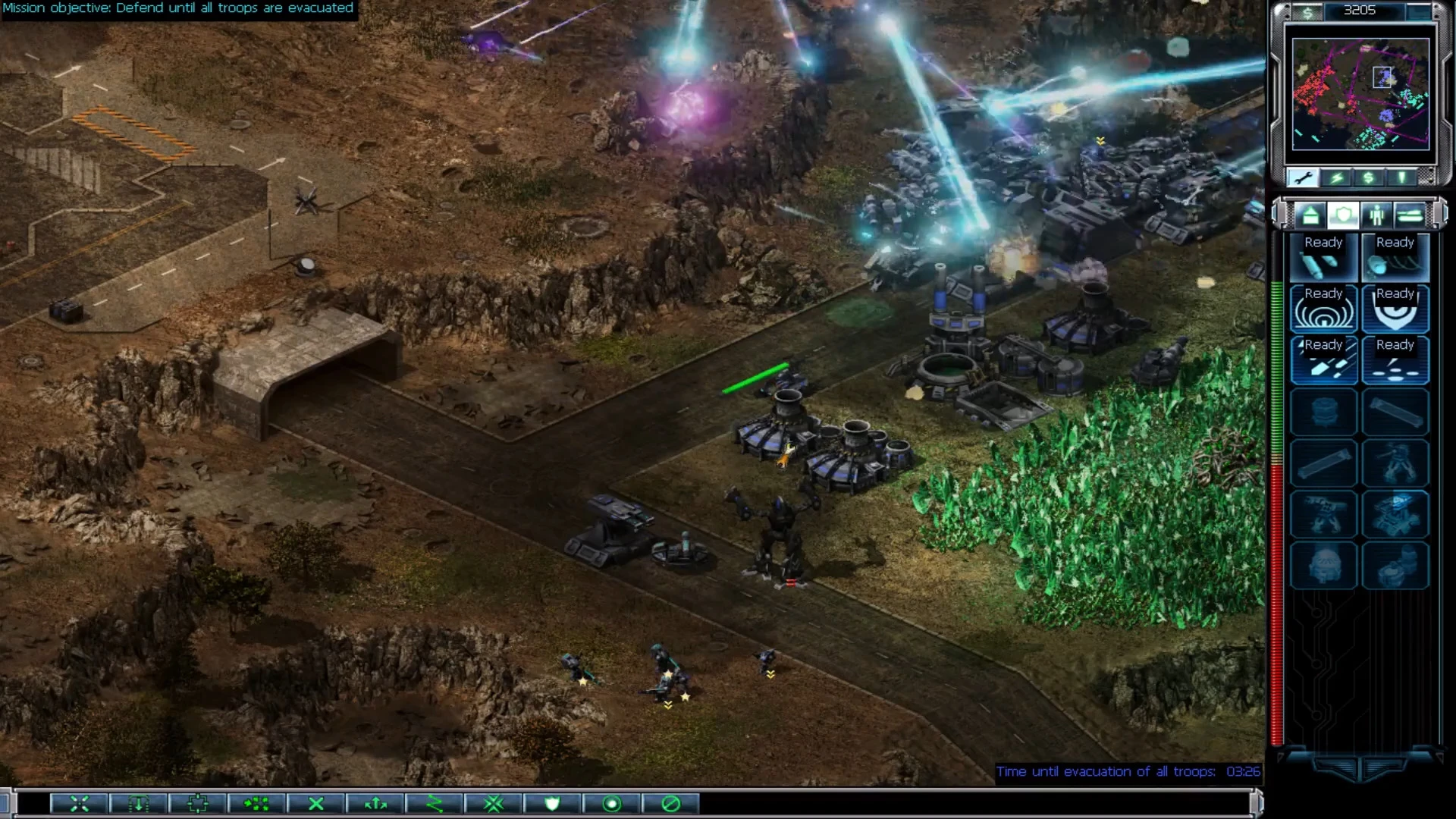Select the waypoint path command icon
Viewport: 1456px width, 819px height.
[435, 804]
